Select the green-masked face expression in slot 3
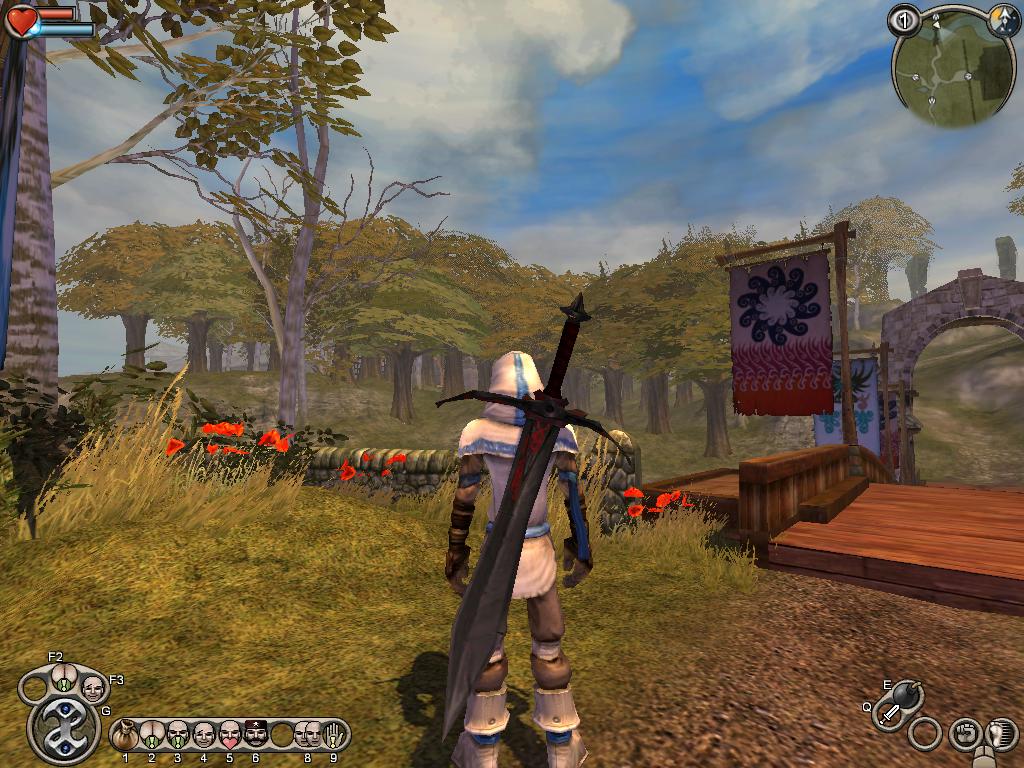 (178, 736)
